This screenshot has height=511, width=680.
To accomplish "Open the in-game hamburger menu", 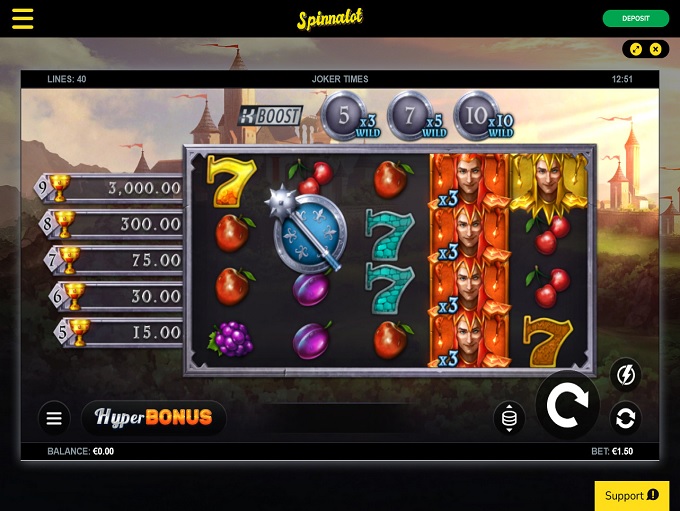I will (x=54, y=418).
